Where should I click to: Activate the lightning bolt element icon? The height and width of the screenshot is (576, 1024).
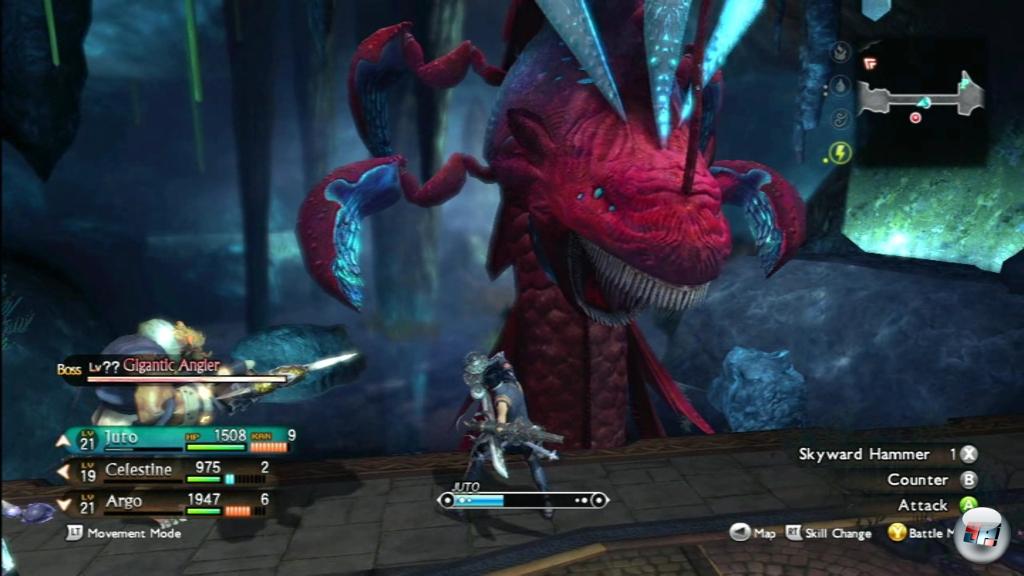840,153
